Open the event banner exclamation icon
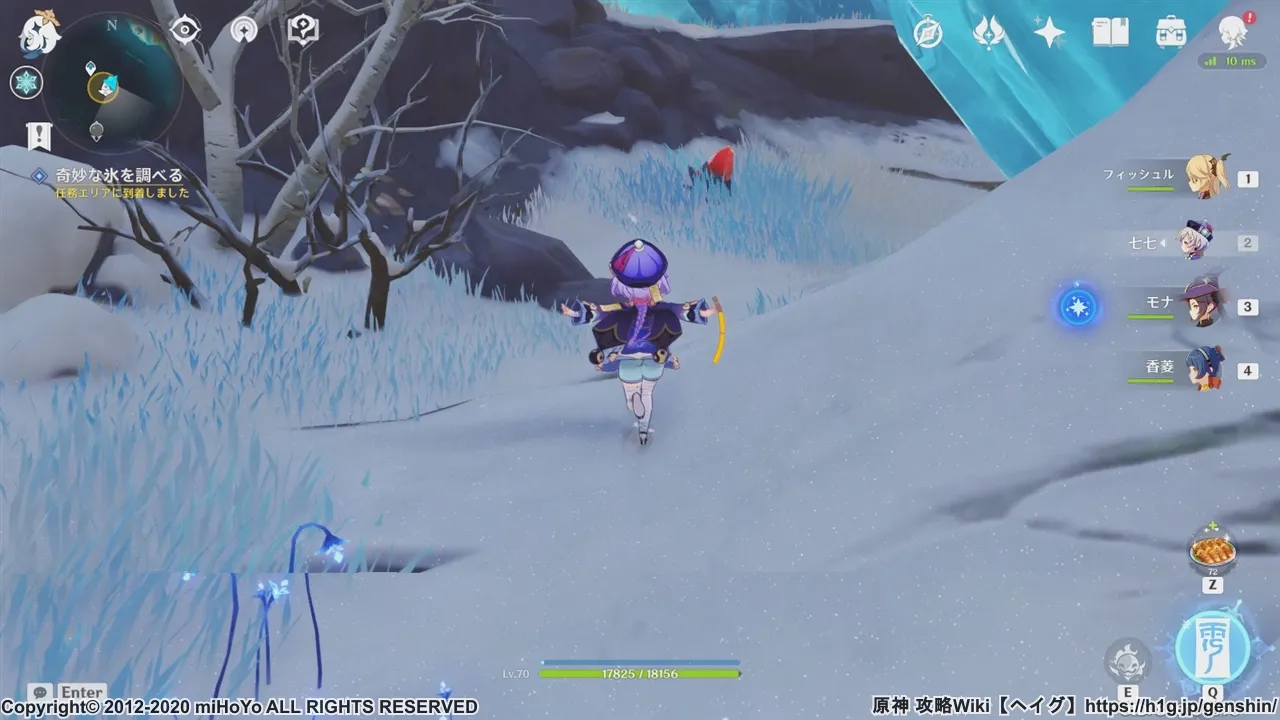This screenshot has height=720, width=1280. pos(36,131)
